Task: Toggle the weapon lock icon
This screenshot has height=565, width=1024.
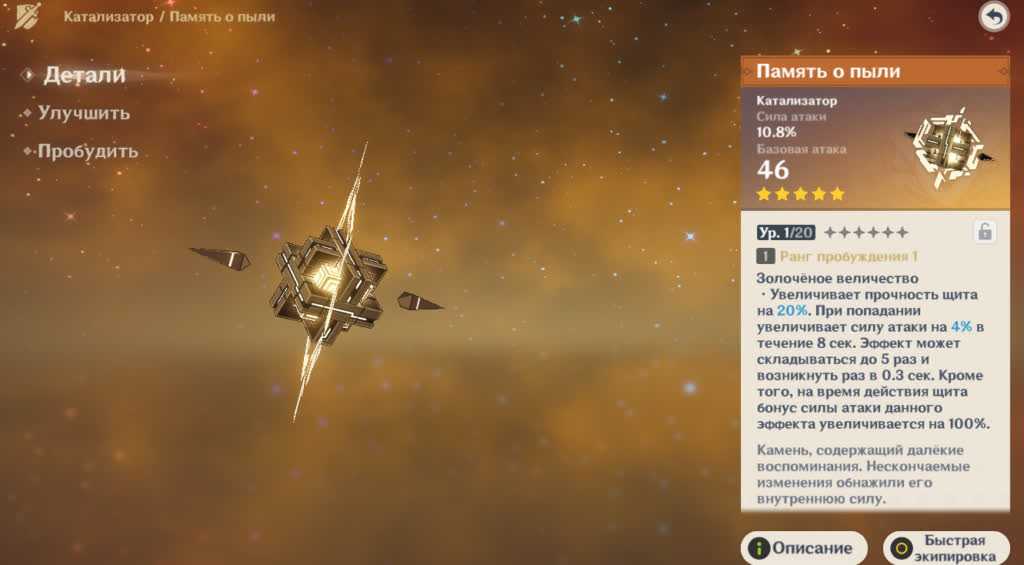Action: pyautogui.click(x=985, y=232)
